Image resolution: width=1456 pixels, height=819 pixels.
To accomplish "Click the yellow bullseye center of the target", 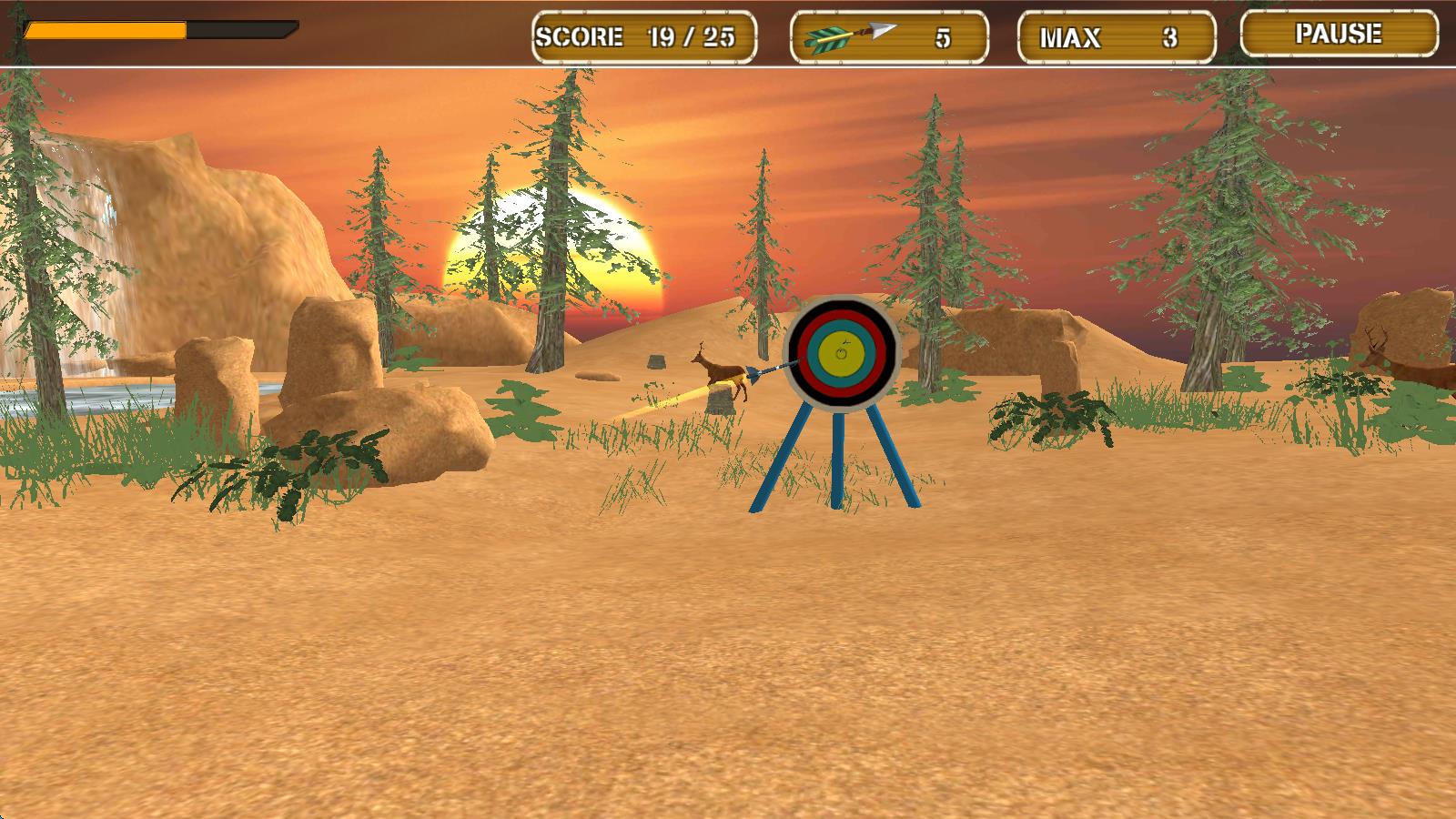I will click(842, 350).
